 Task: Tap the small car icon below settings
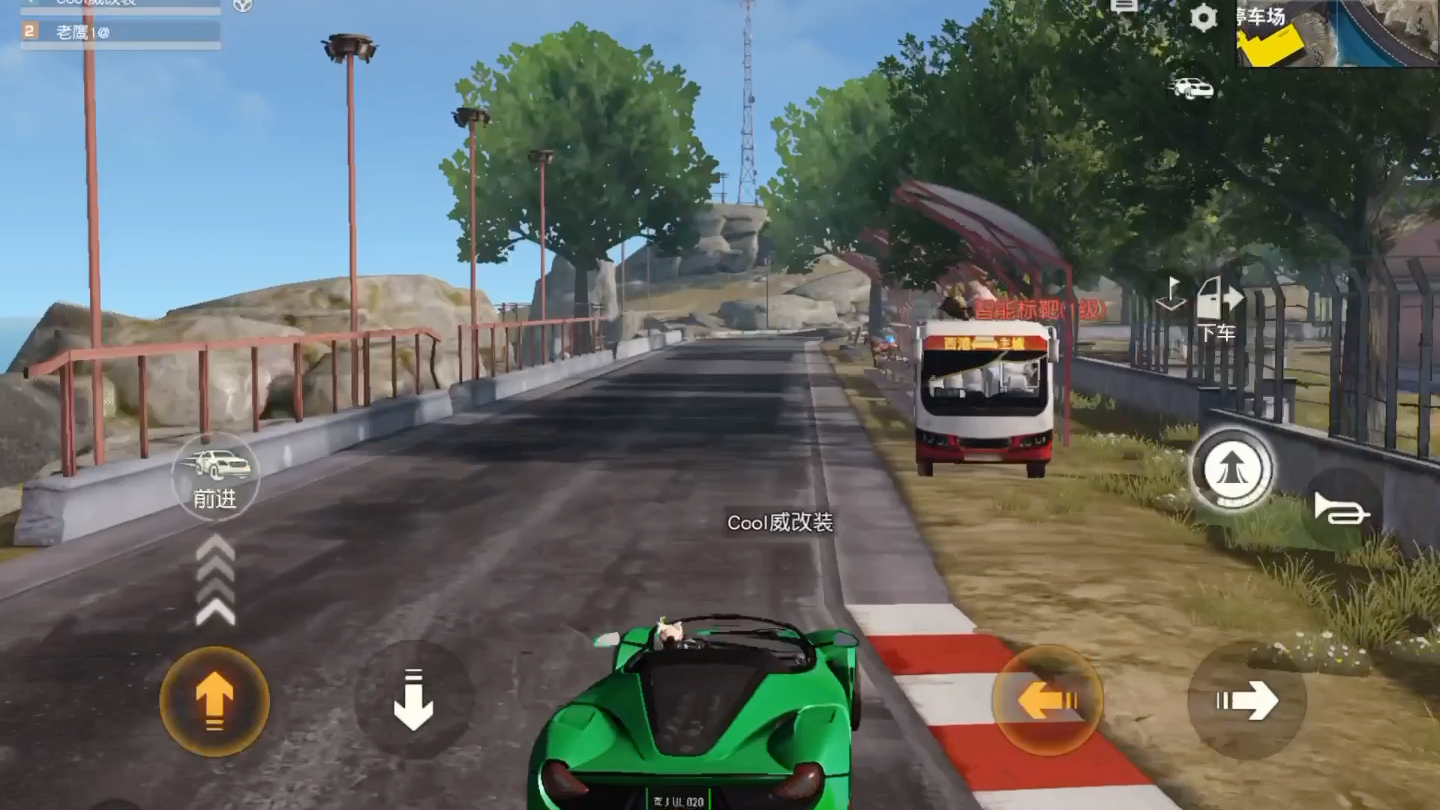[1192, 88]
